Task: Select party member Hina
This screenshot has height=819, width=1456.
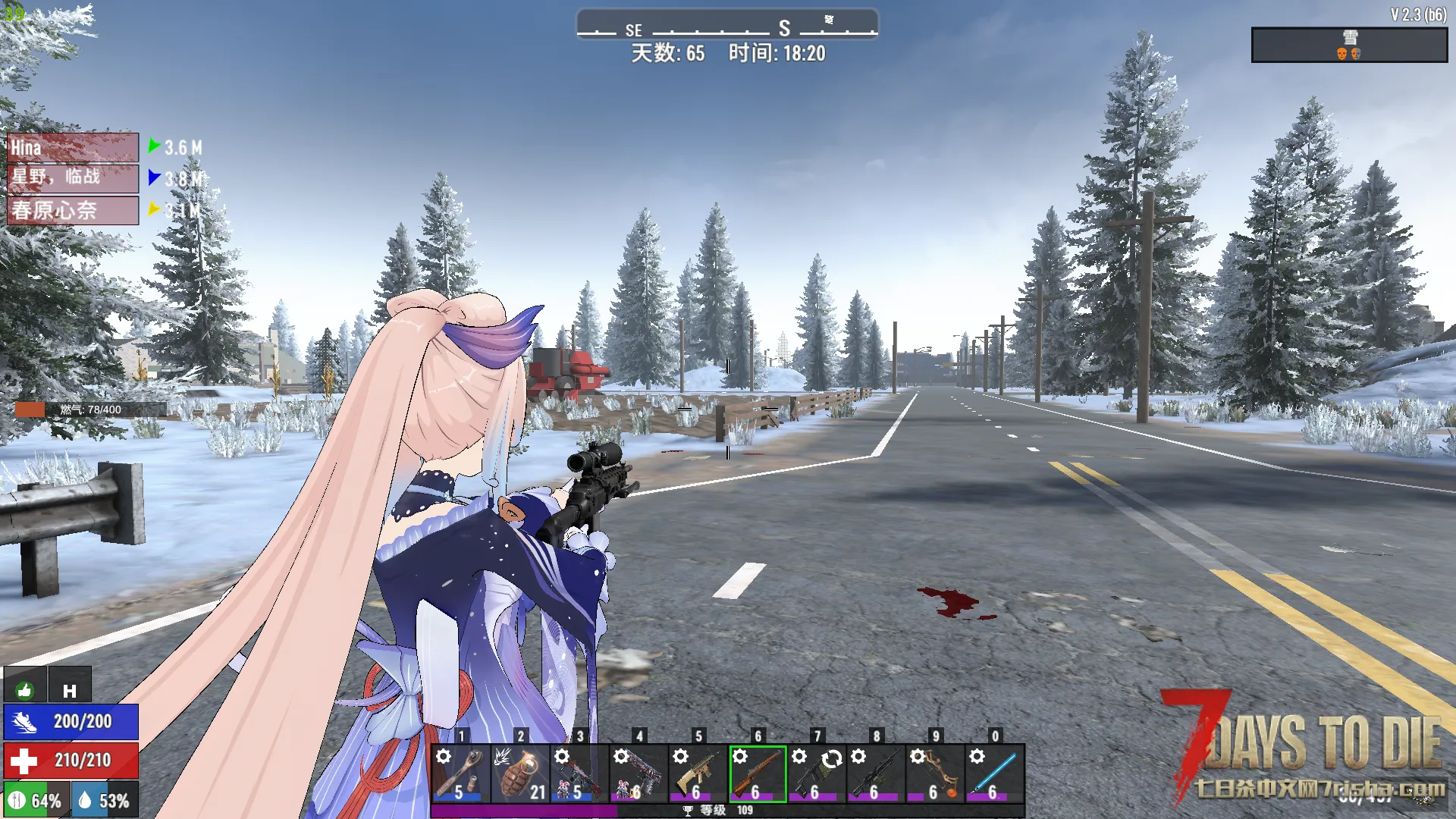Action: tap(73, 148)
